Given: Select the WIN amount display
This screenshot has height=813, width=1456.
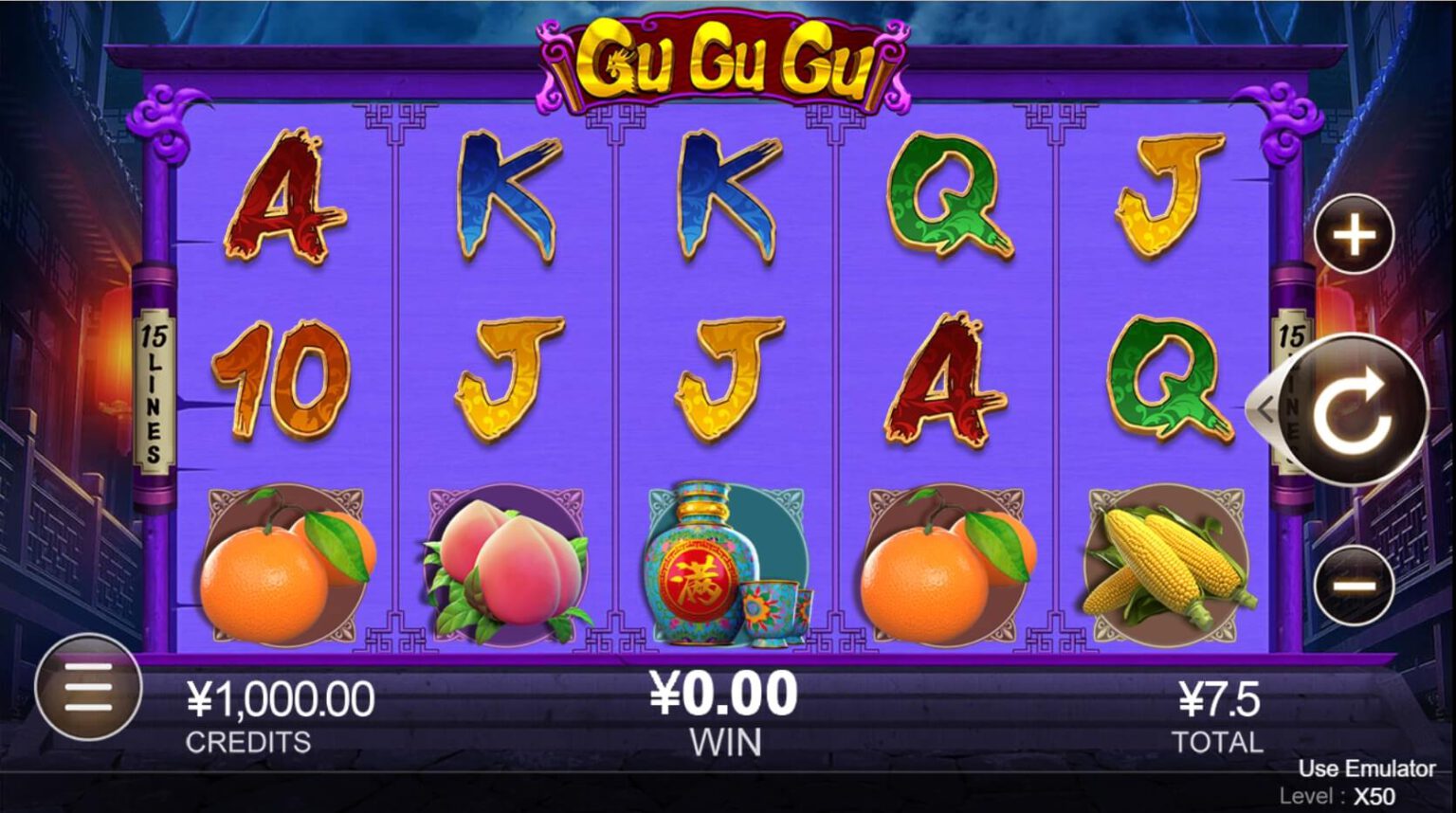Looking at the screenshot, I should 727,709.
